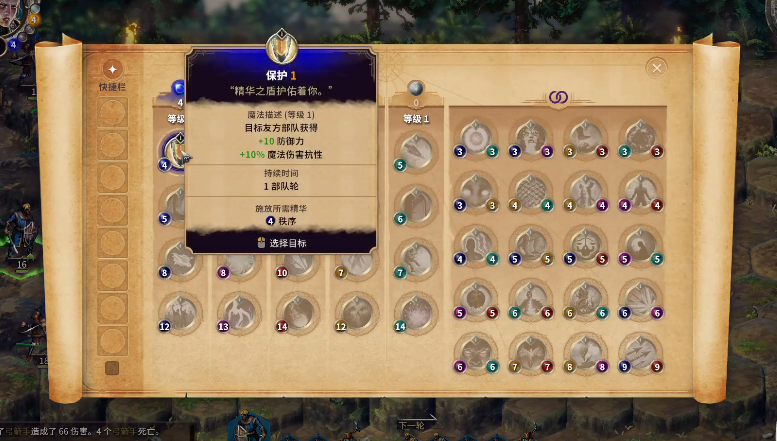Viewport: 777px width, 441px height.
Task: Choose the dual-essence spell costing 7 and 7
Action: coord(529,352)
